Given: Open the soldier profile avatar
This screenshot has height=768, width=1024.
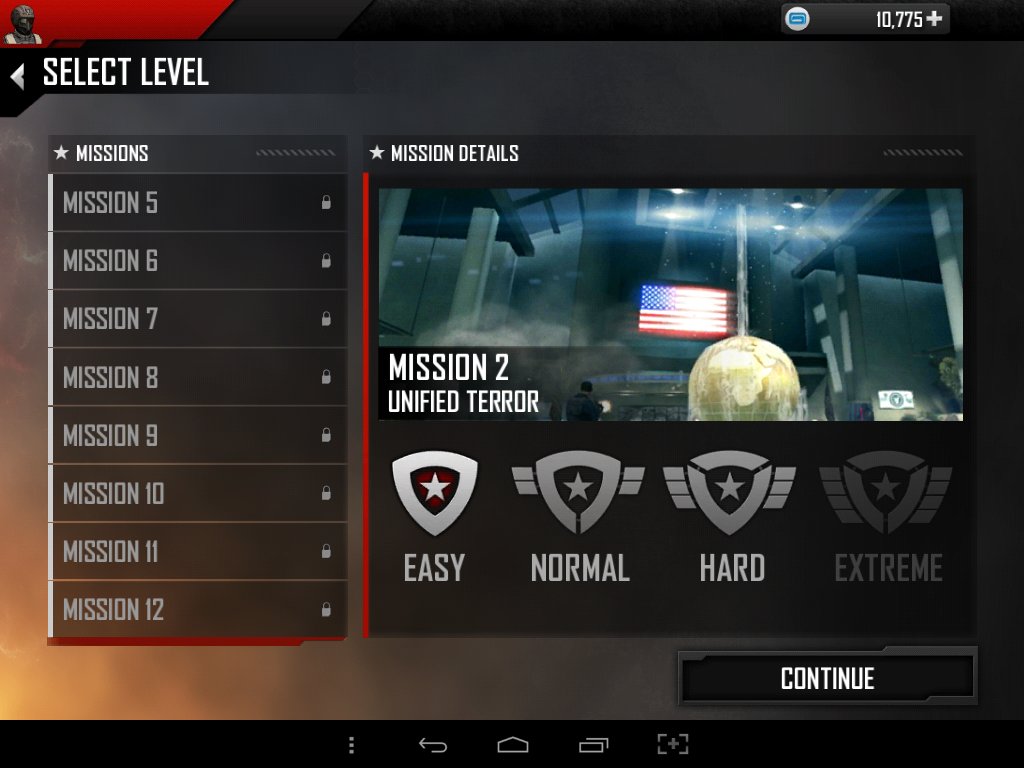Looking at the screenshot, I should [22, 22].
